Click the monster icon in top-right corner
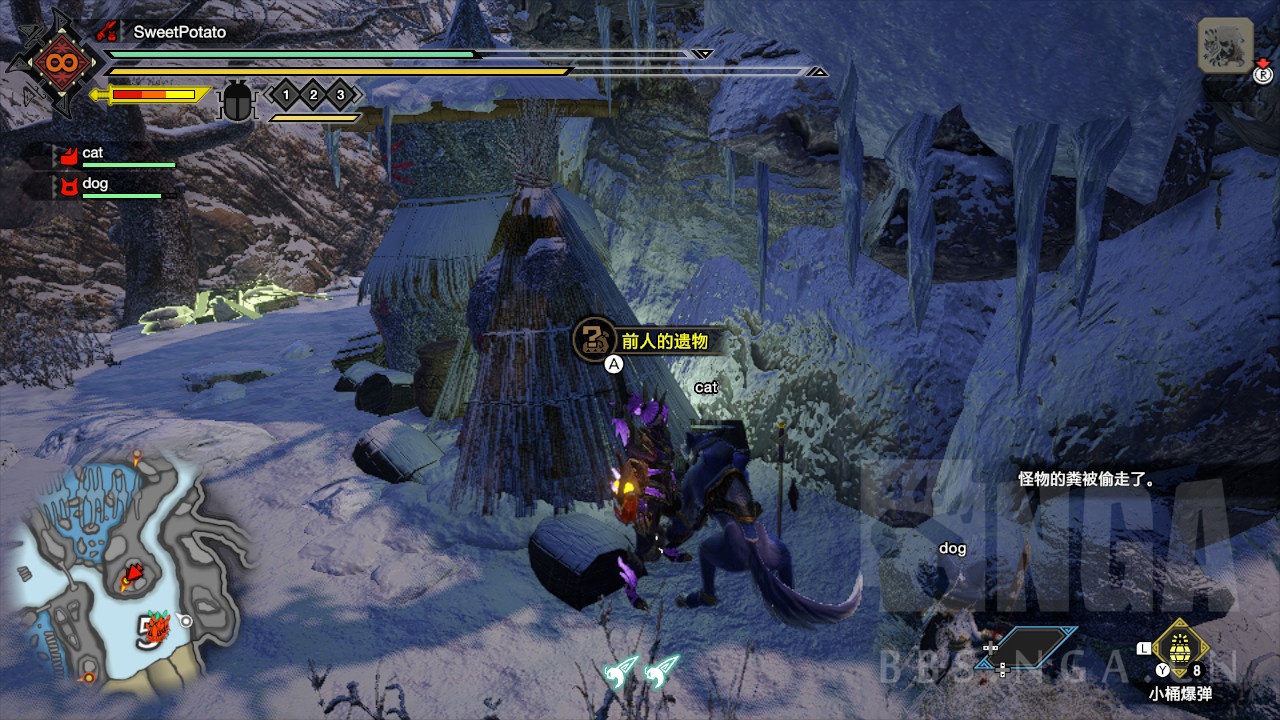The width and height of the screenshot is (1280, 720). (x=1226, y=45)
